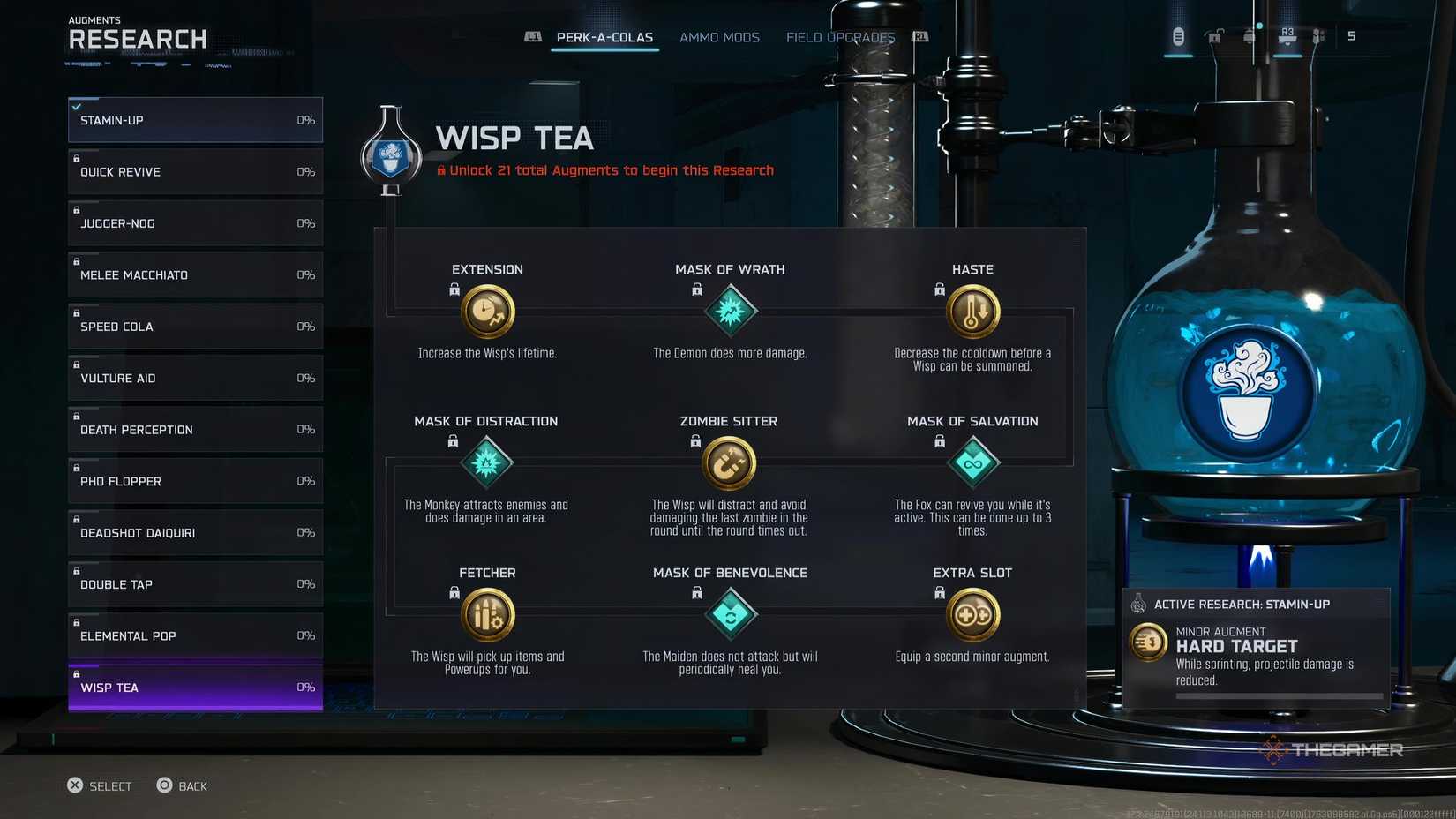Viewport: 1456px width, 819px height.
Task: Select the Extension augment icon
Action: [x=487, y=311]
